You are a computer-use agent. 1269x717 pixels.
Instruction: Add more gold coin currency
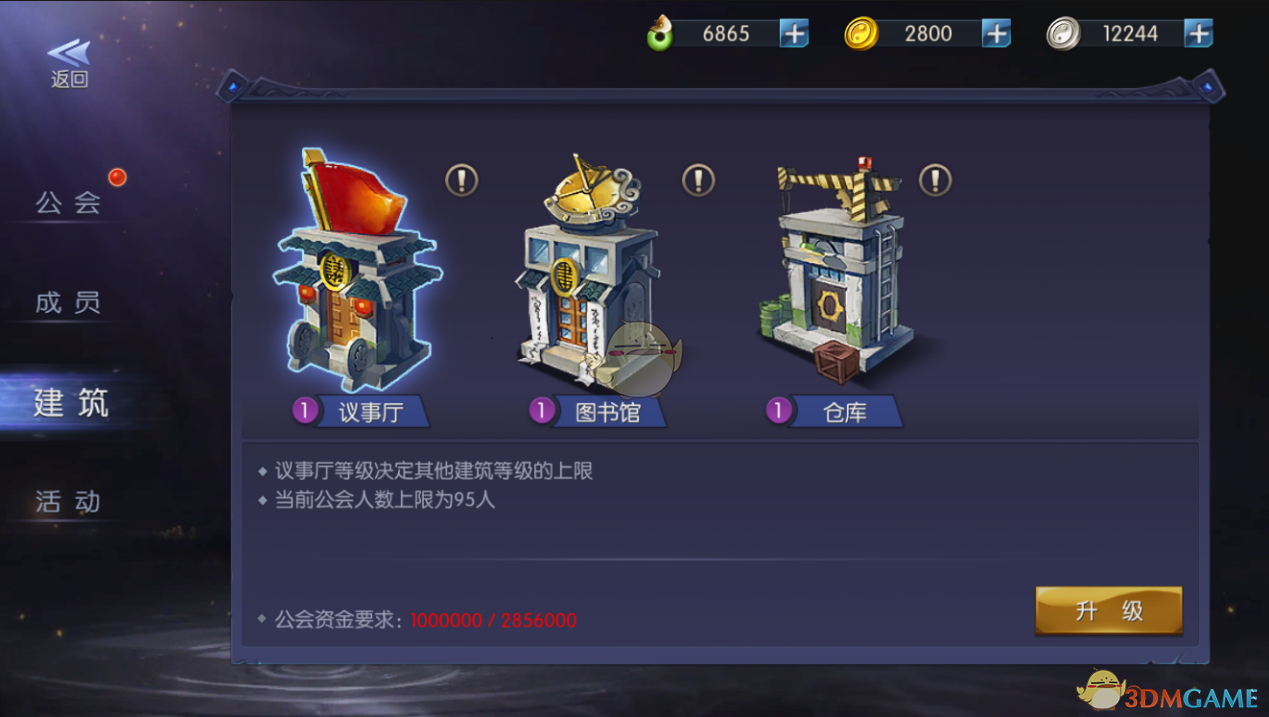pos(996,34)
